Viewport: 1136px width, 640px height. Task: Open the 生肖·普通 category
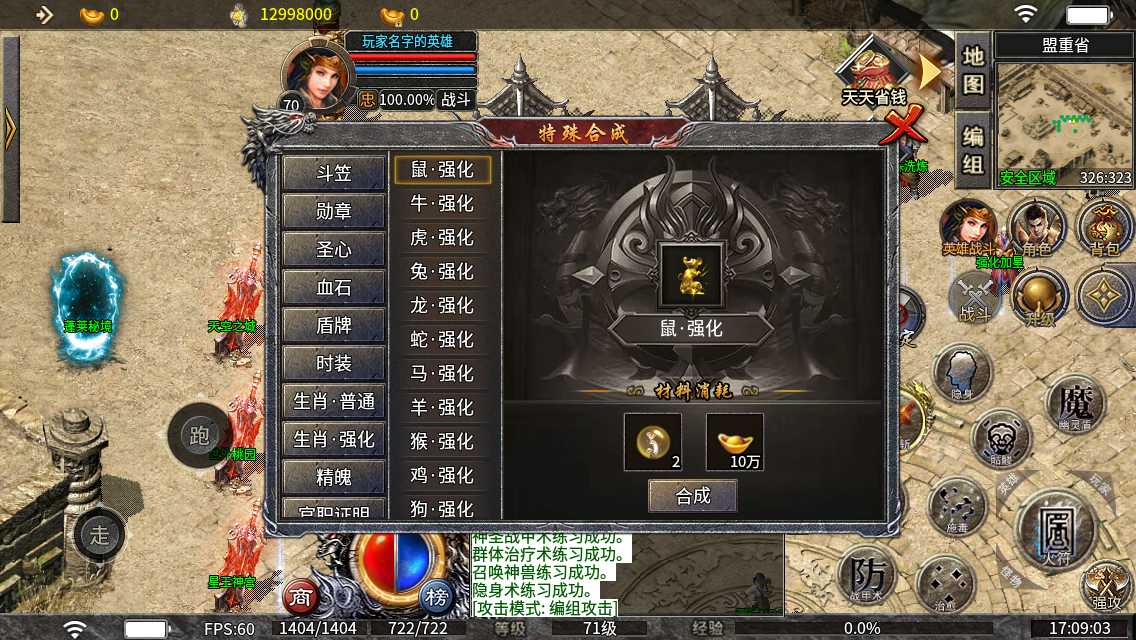(334, 401)
